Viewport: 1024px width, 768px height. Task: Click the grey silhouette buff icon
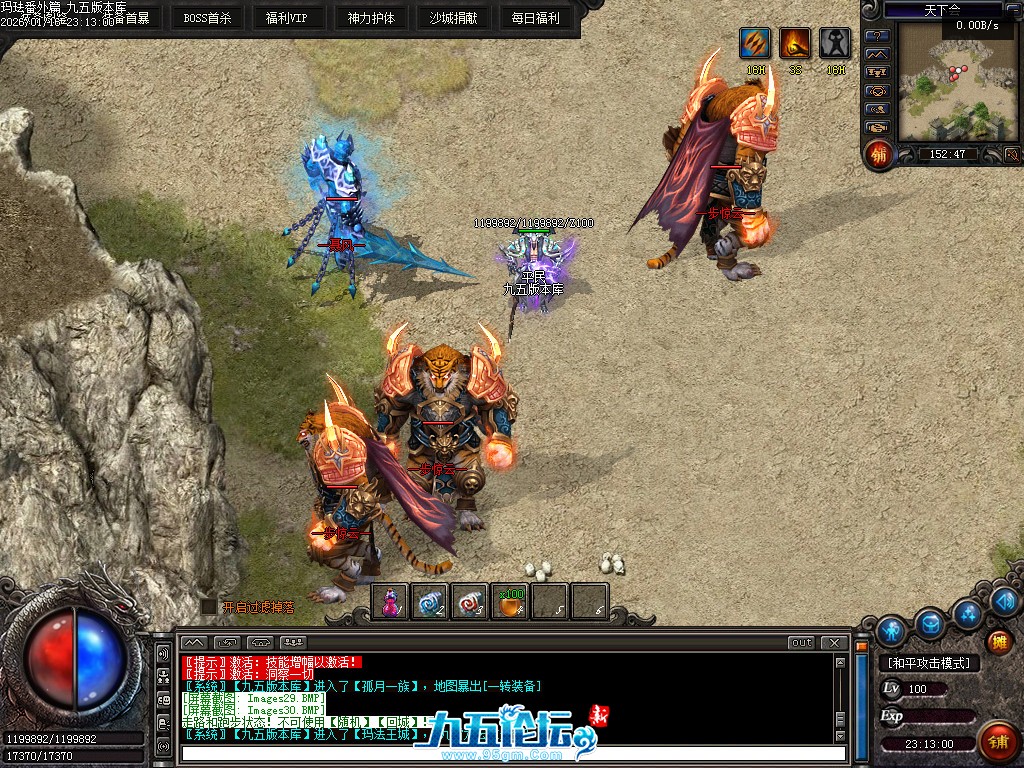pyautogui.click(x=835, y=44)
